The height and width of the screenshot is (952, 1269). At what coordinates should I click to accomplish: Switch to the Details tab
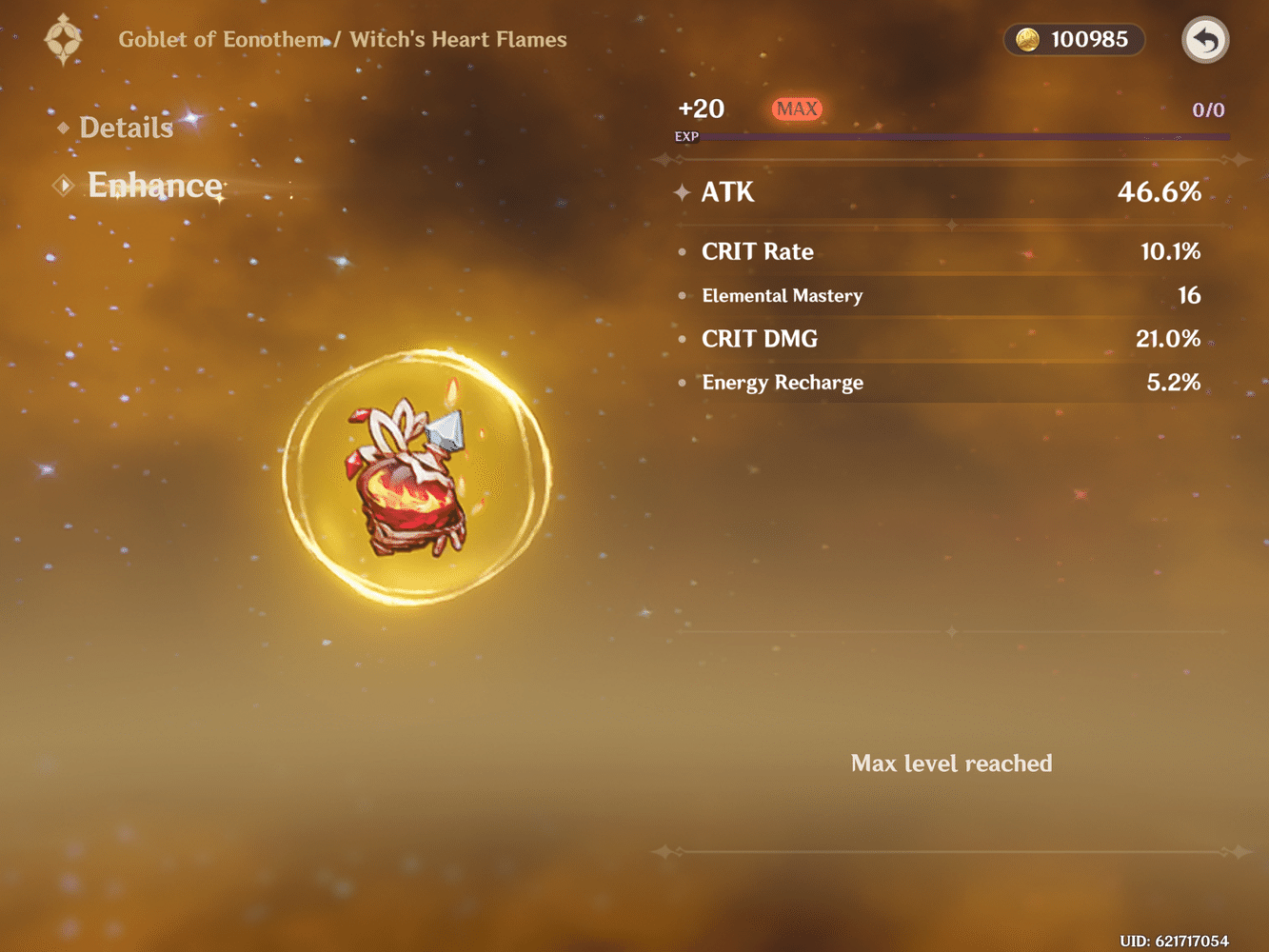125,127
